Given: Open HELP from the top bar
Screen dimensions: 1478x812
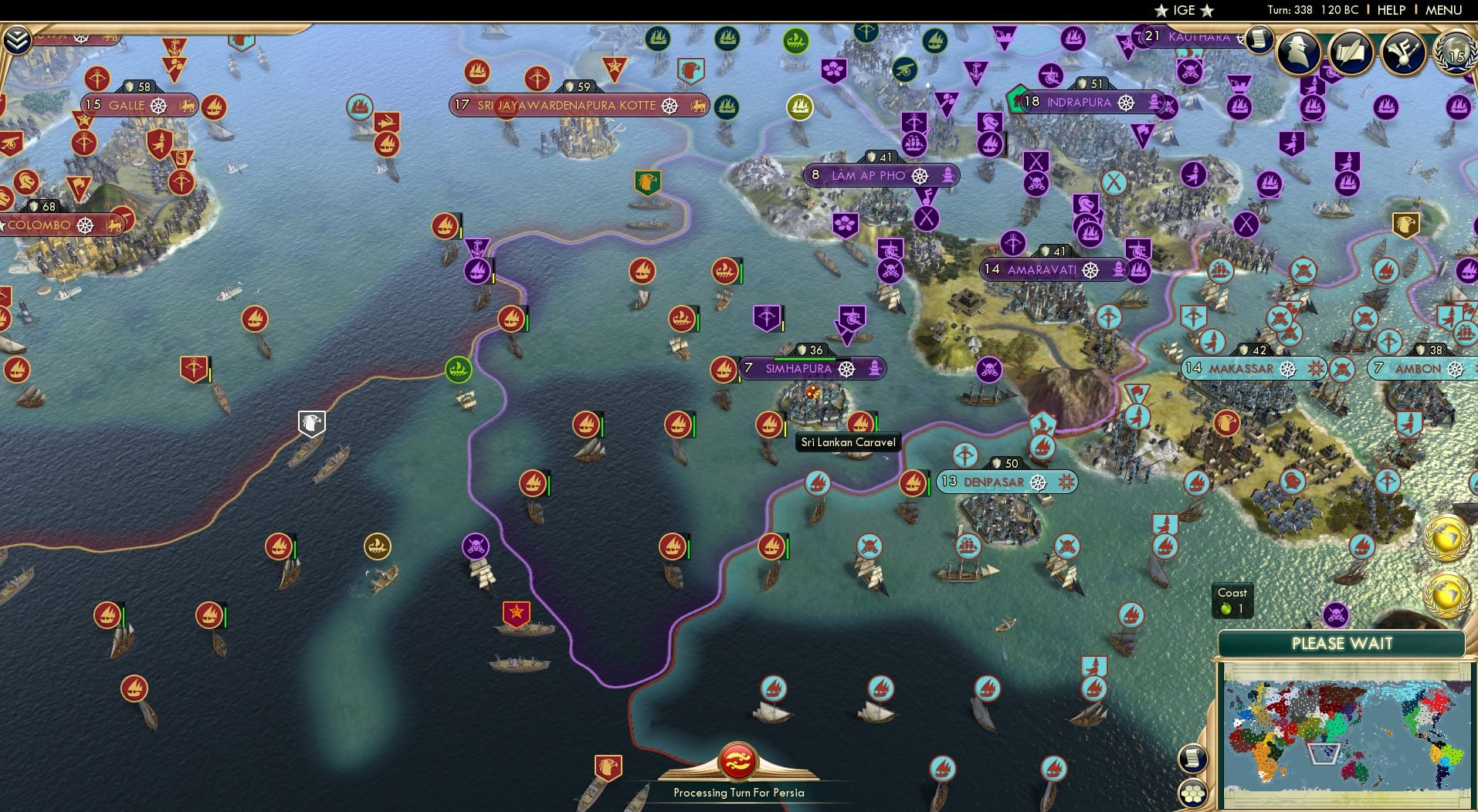Looking at the screenshot, I should [x=1390, y=10].
